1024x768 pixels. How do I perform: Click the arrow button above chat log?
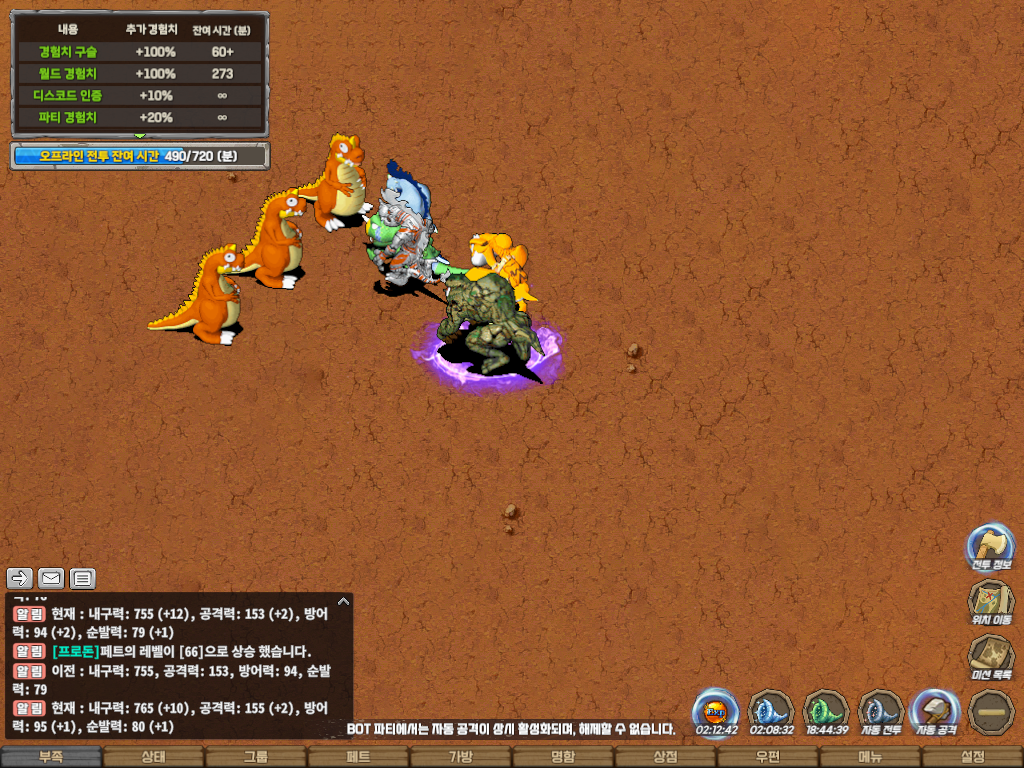tap(20, 578)
